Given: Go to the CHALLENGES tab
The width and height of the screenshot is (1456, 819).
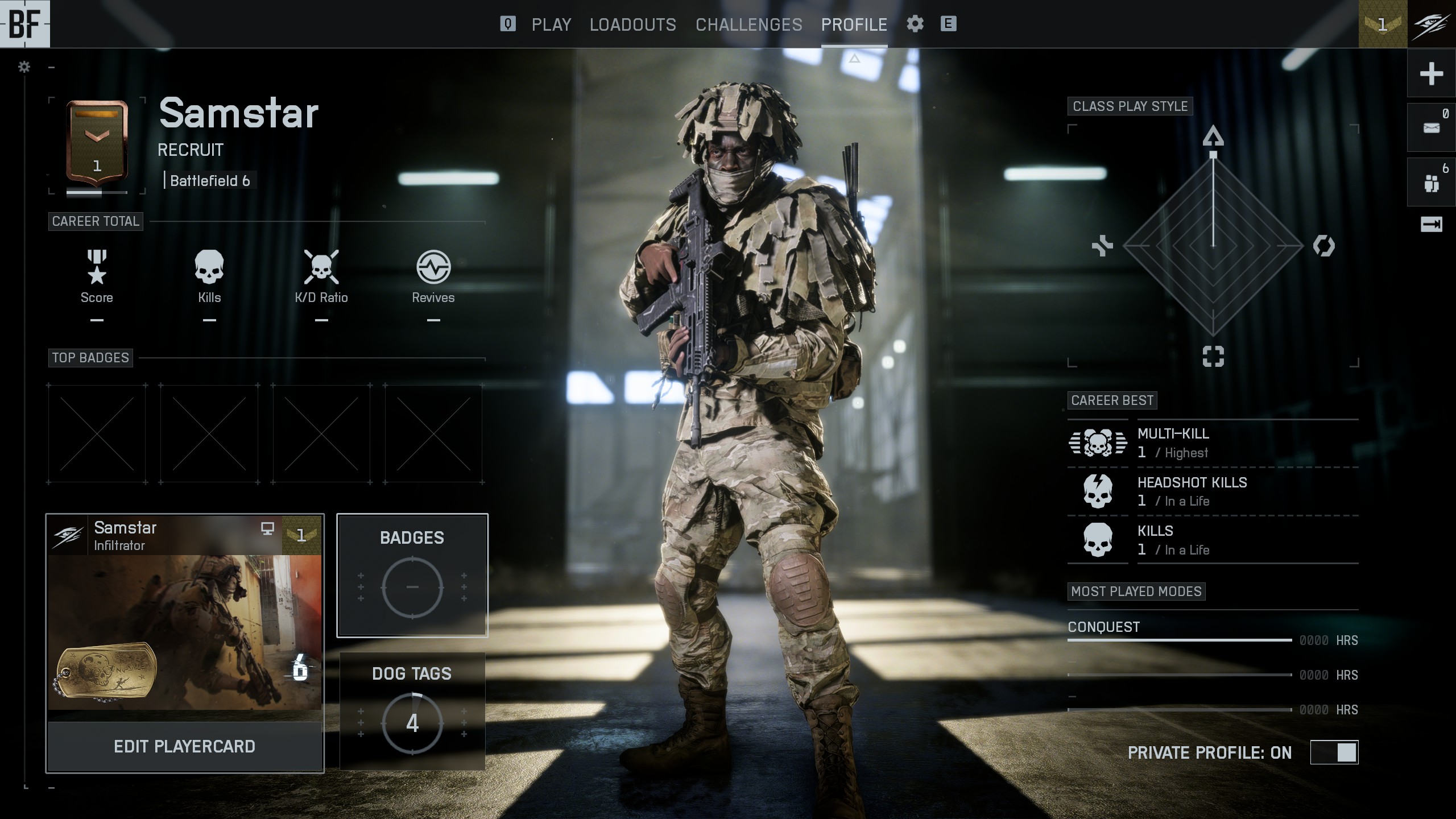Looking at the screenshot, I should (x=748, y=24).
